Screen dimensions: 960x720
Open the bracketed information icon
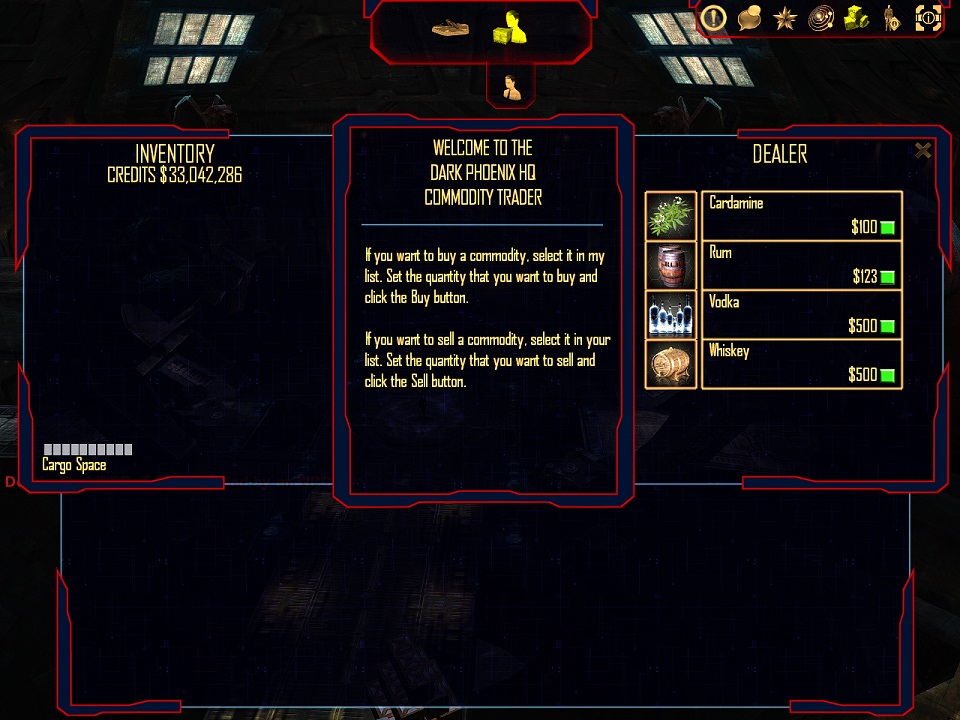pyautogui.click(x=928, y=17)
